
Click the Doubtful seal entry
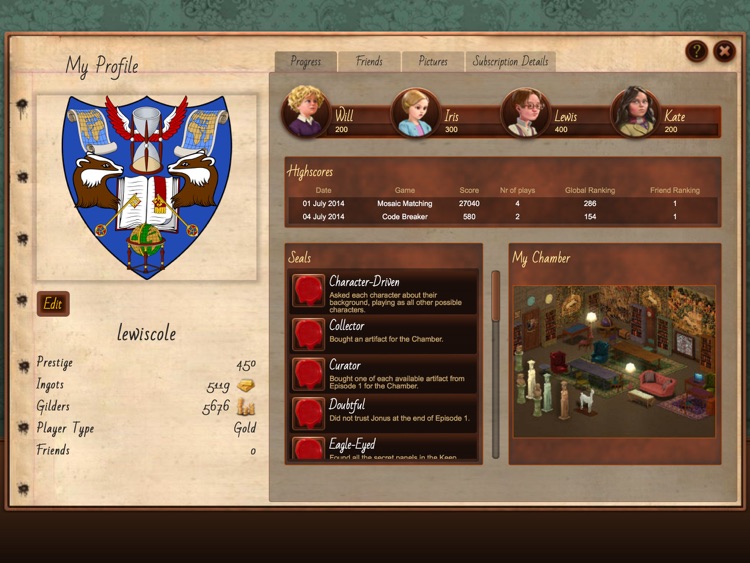point(383,412)
